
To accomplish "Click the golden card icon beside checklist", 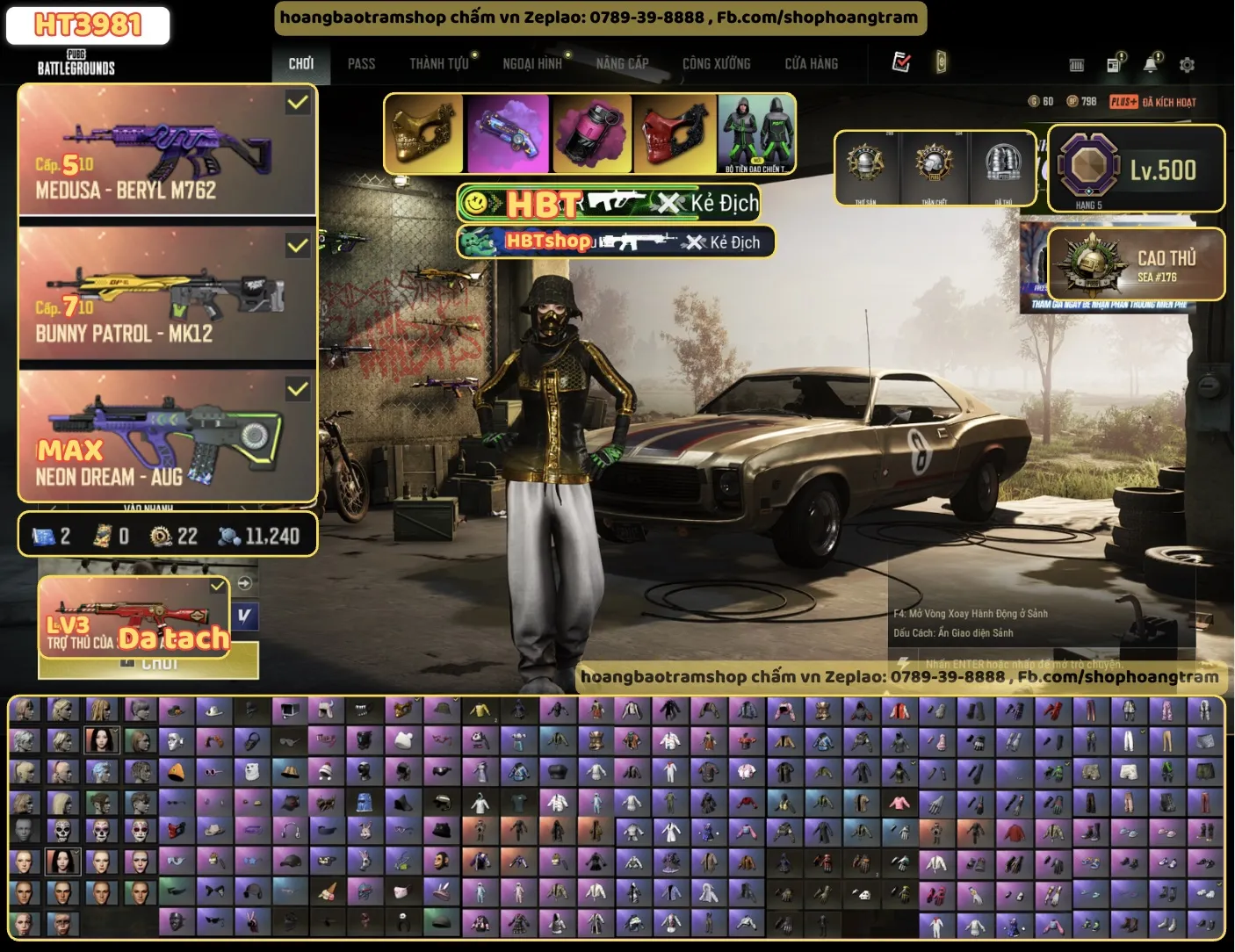I will 941,62.
